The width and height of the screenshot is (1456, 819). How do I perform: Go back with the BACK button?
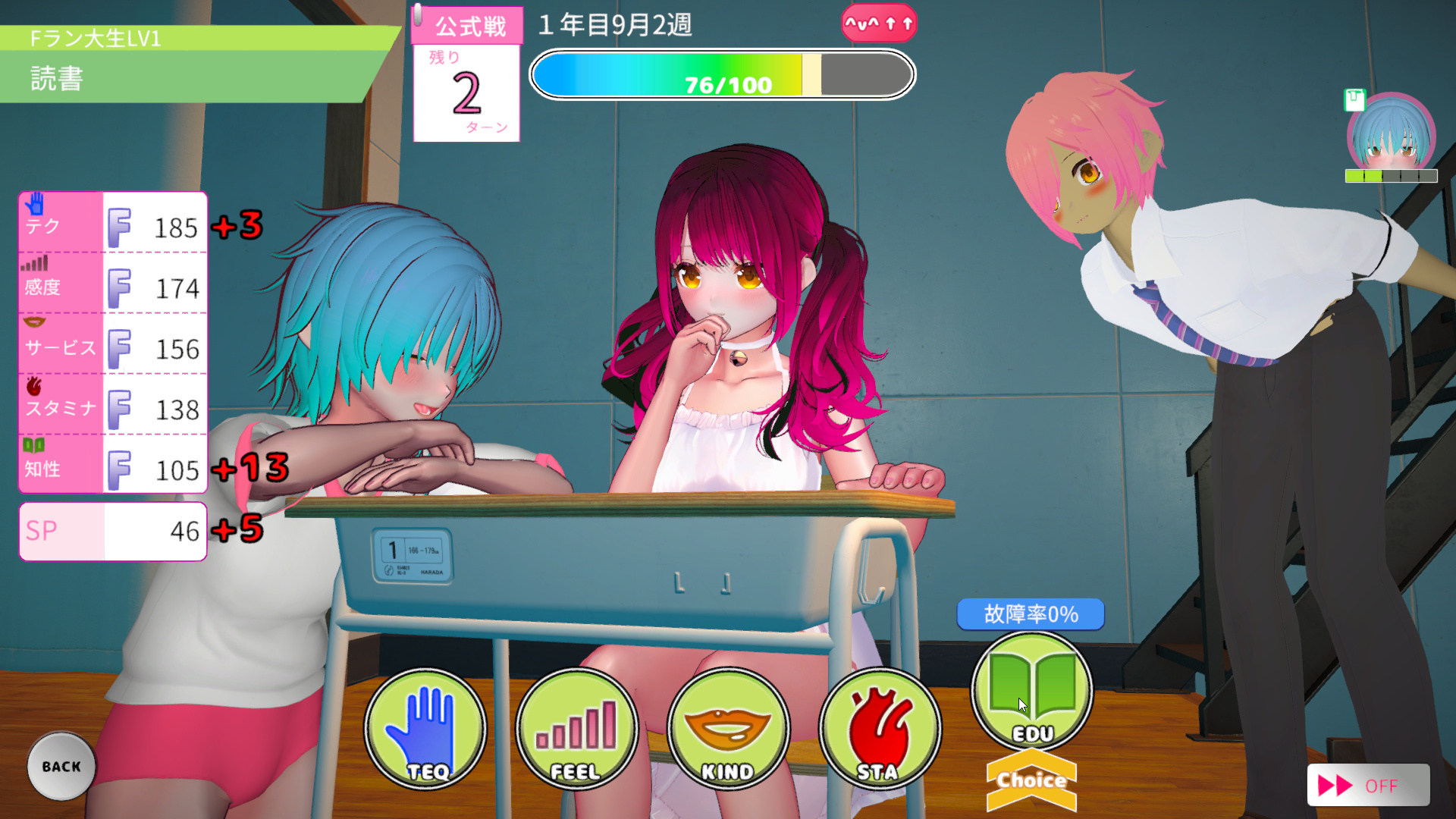[61, 766]
